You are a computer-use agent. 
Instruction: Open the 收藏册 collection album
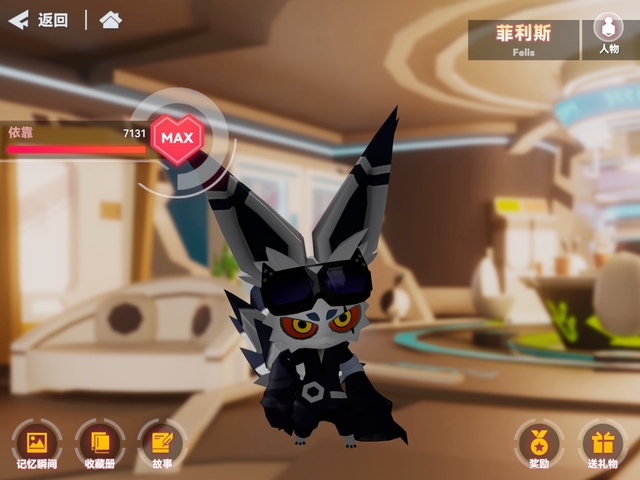tap(99, 443)
